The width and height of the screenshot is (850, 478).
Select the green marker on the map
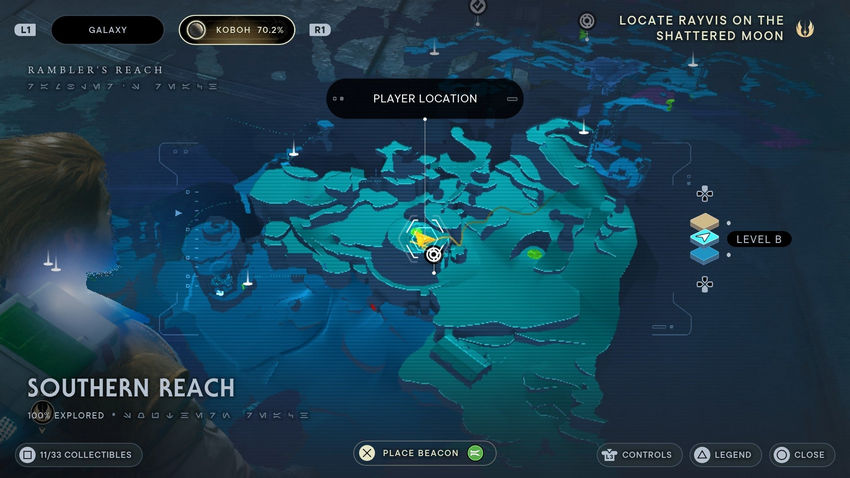pyautogui.click(x=537, y=252)
